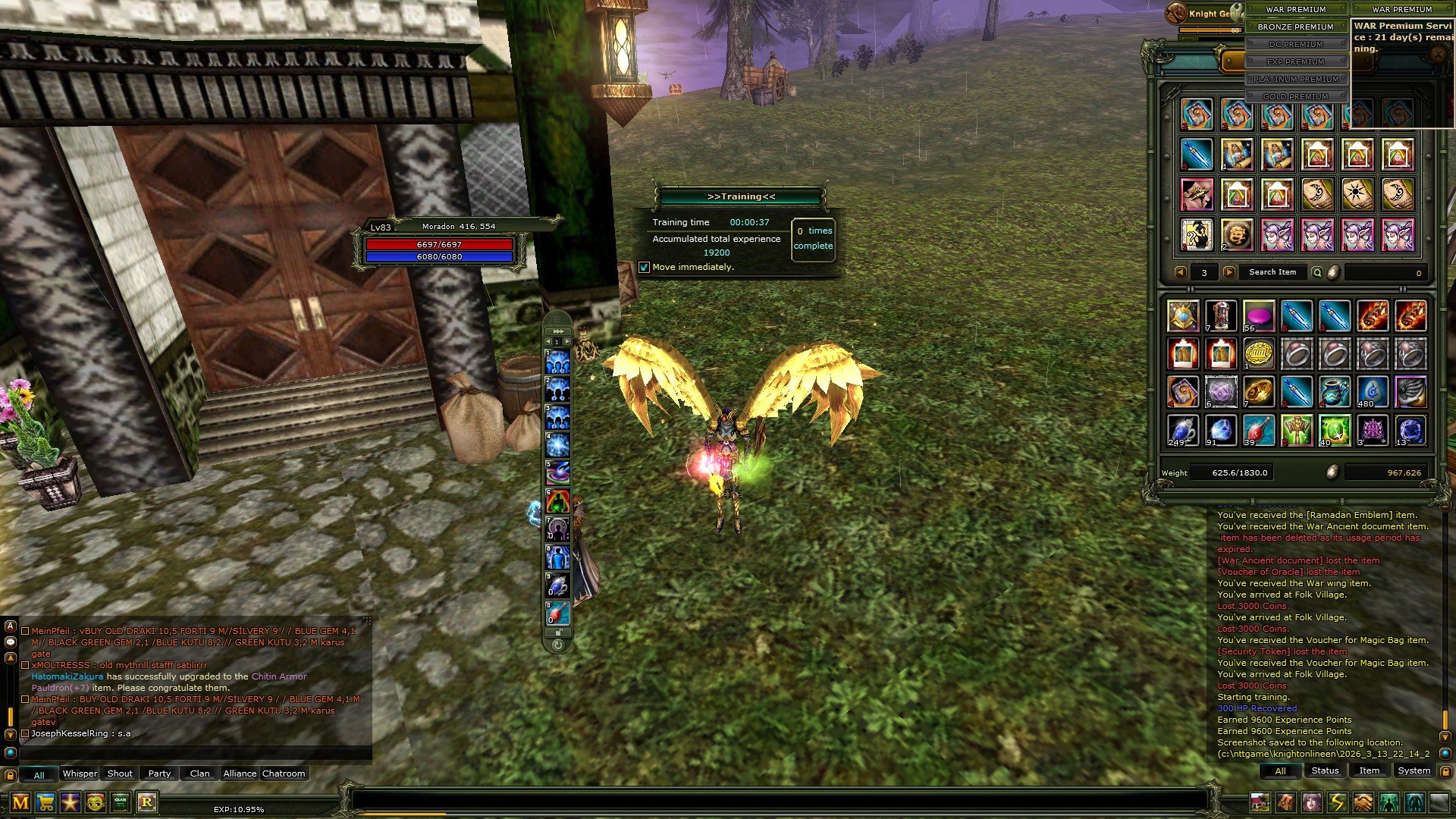Open the Item Mall shopping cart icon
This screenshot has height=819, width=1456.
45,803
